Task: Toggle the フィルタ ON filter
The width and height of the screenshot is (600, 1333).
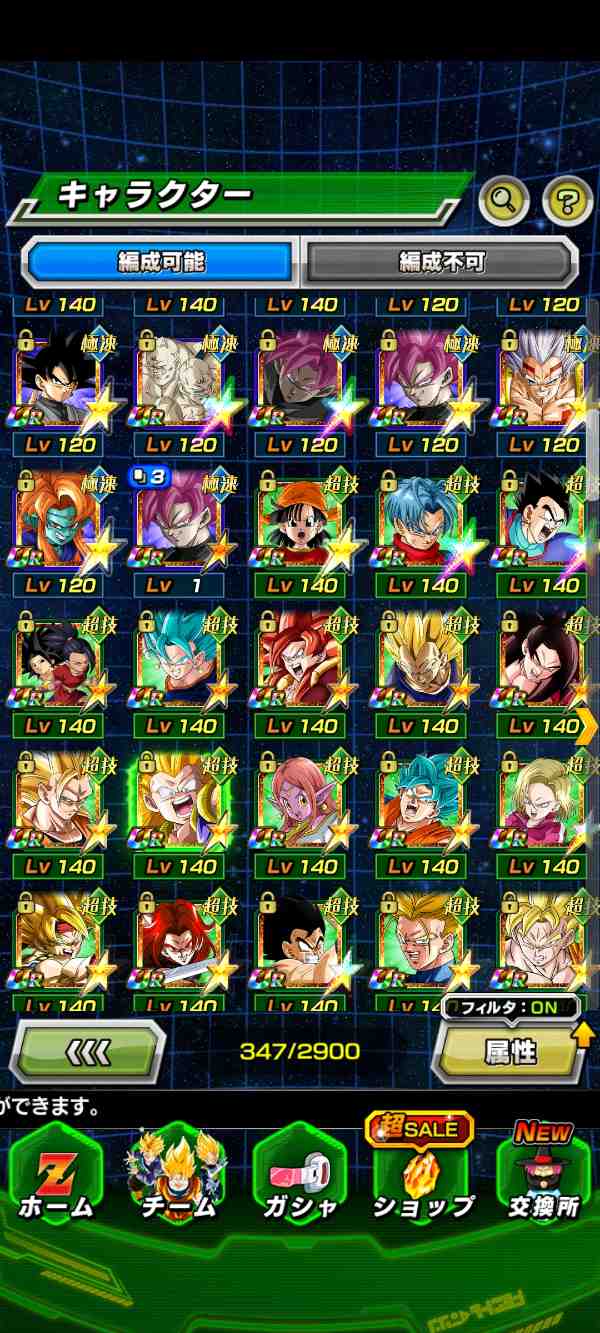Action: click(510, 1007)
